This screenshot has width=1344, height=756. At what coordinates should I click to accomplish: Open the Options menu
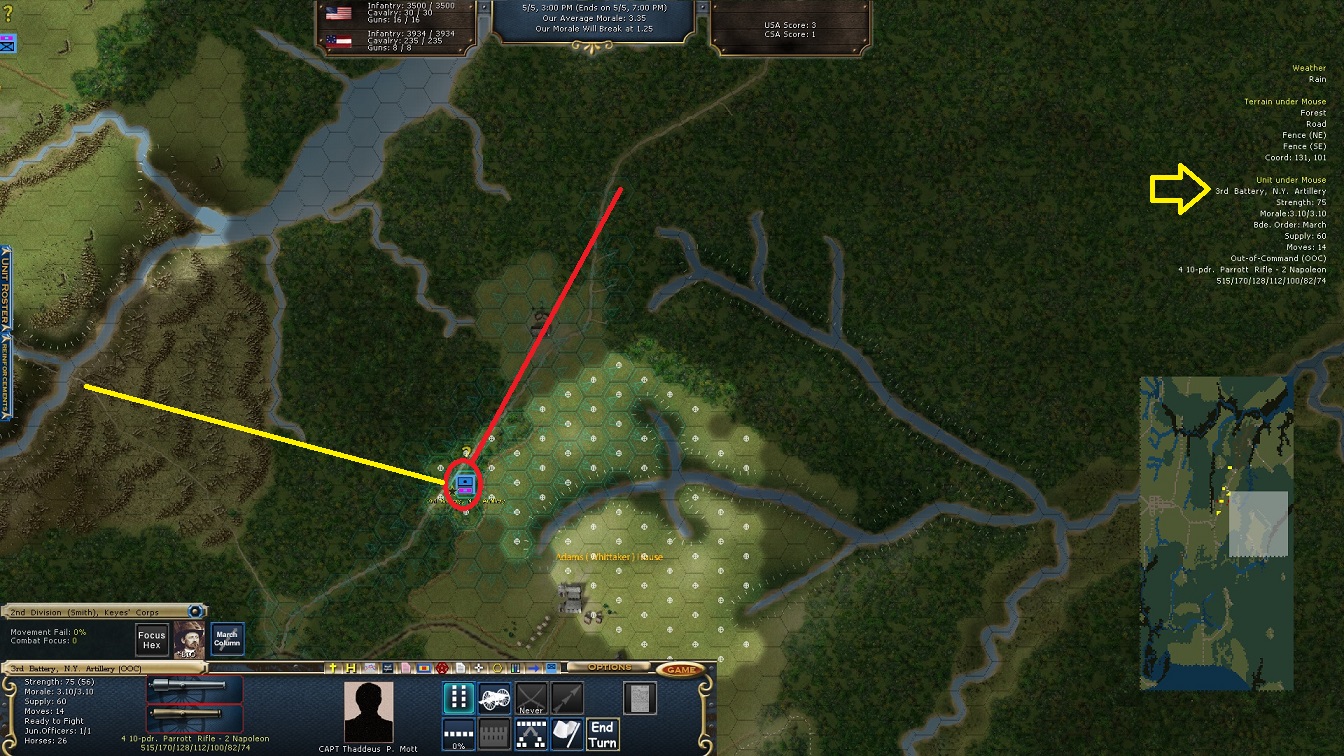[x=609, y=667]
